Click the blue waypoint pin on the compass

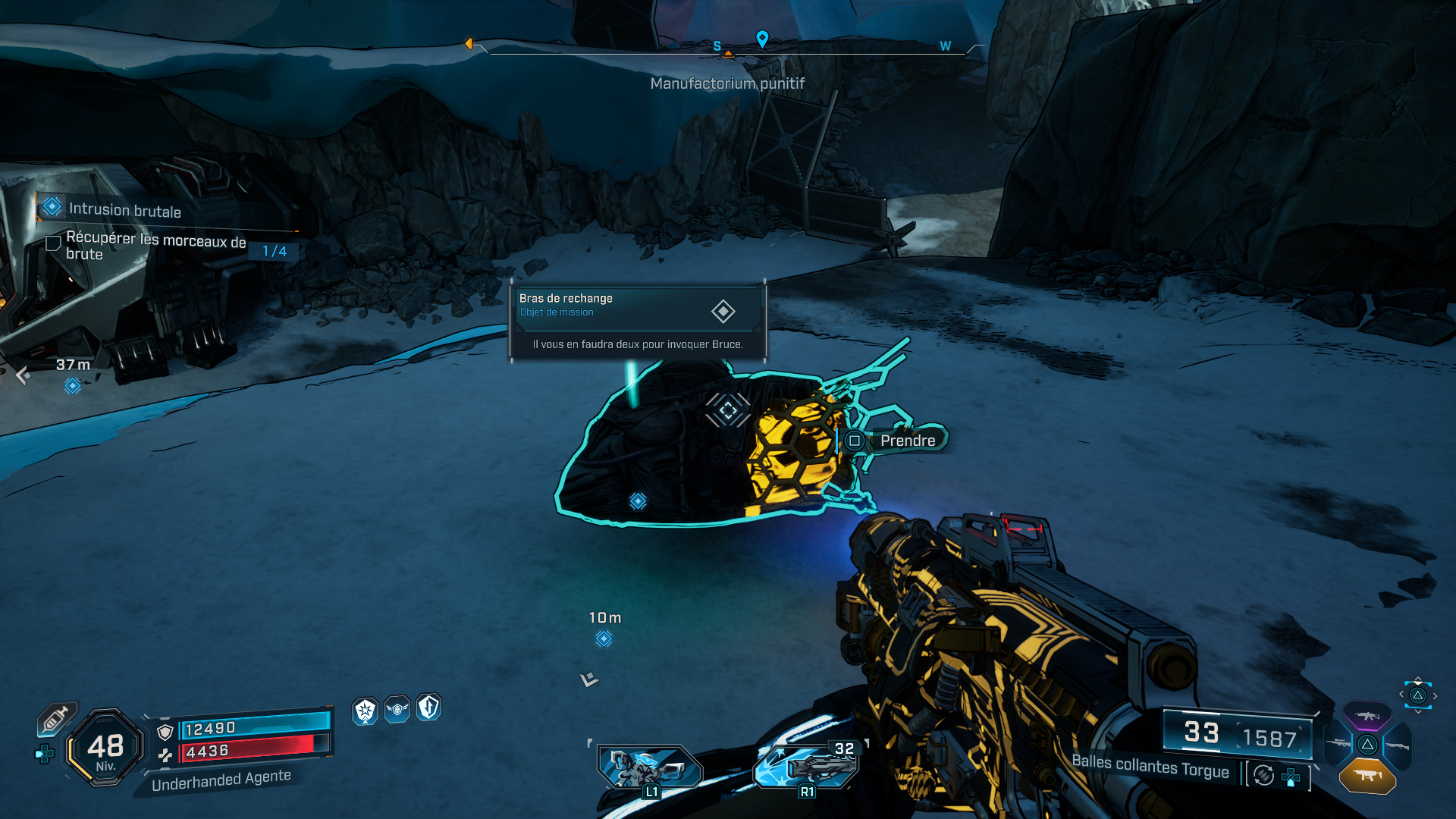762,38
